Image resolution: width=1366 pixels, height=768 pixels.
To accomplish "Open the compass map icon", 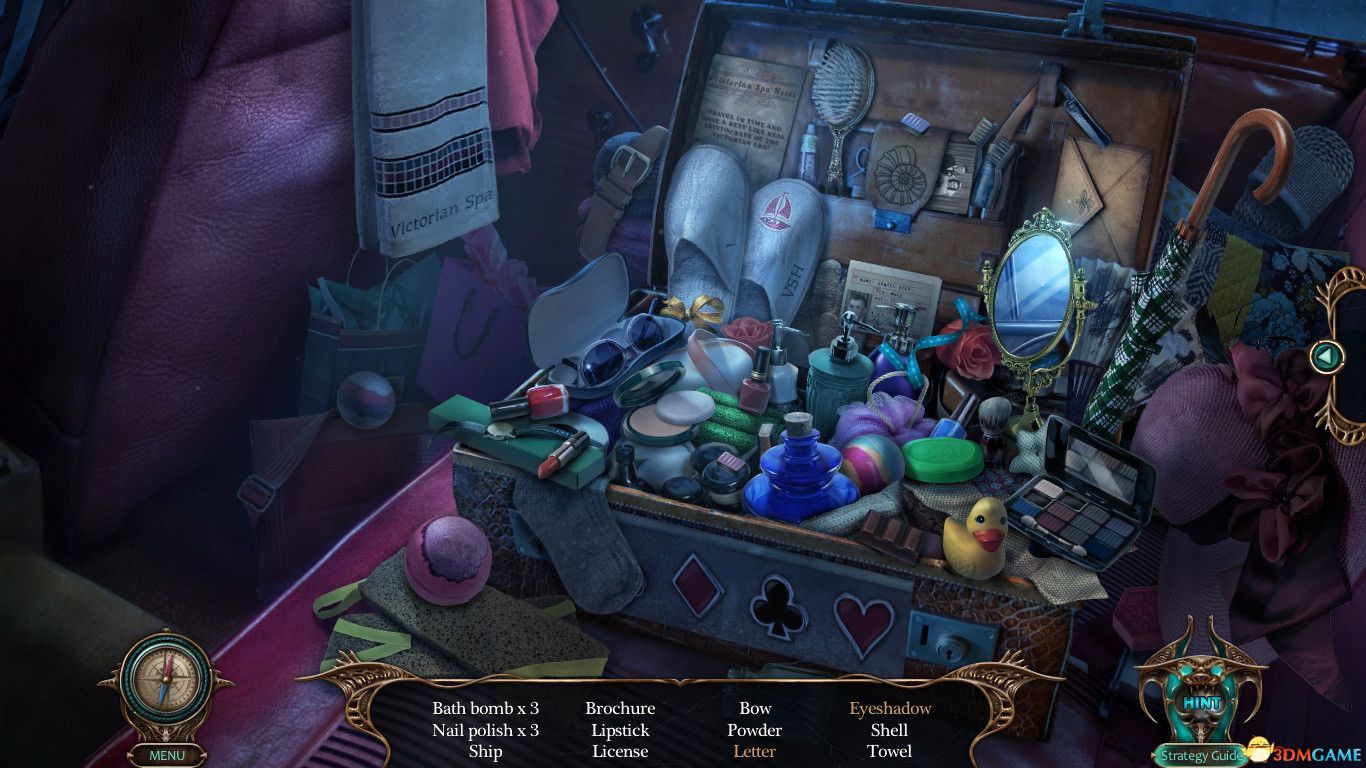I will (165, 682).
